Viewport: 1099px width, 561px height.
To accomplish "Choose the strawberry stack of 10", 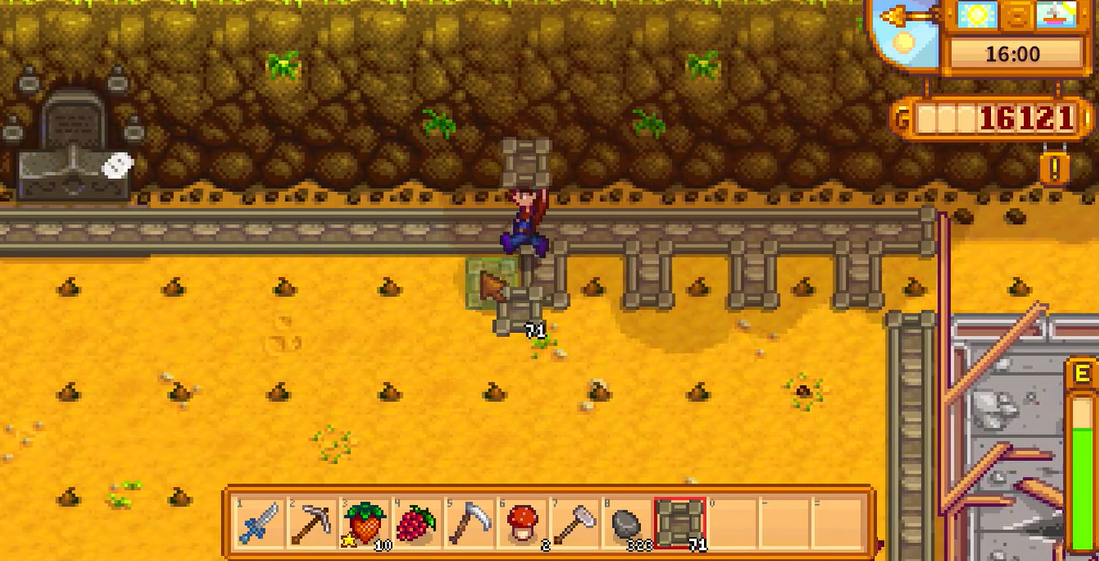I will (x=365, y=523).
